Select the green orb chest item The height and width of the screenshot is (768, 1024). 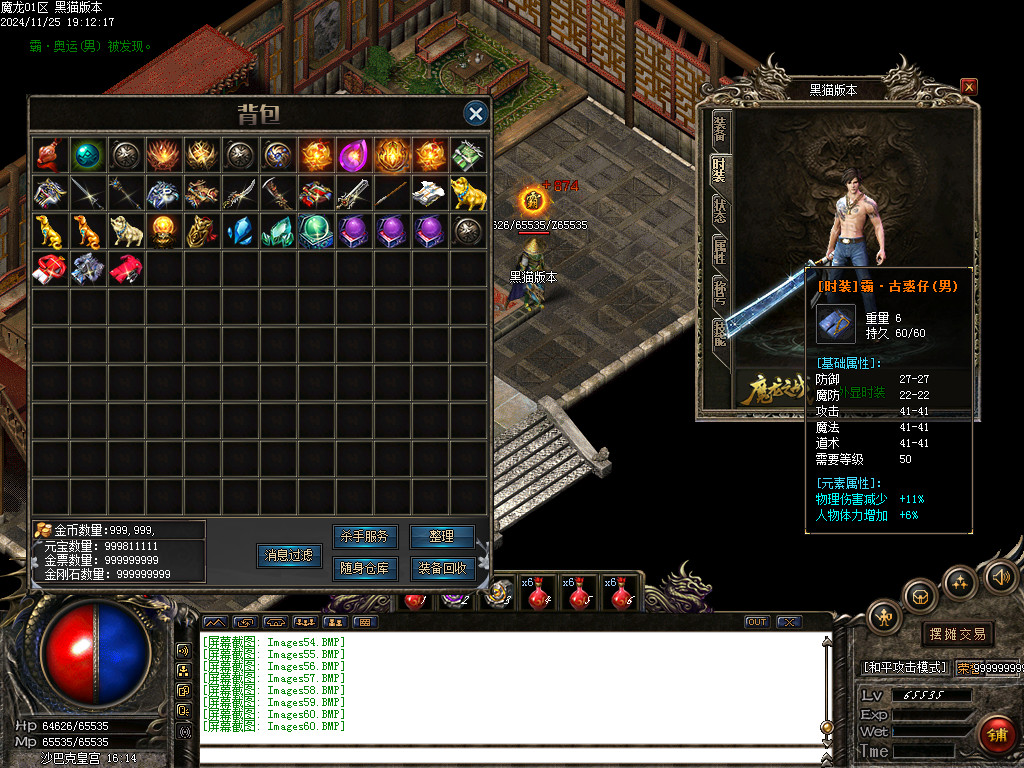[315, 231]
